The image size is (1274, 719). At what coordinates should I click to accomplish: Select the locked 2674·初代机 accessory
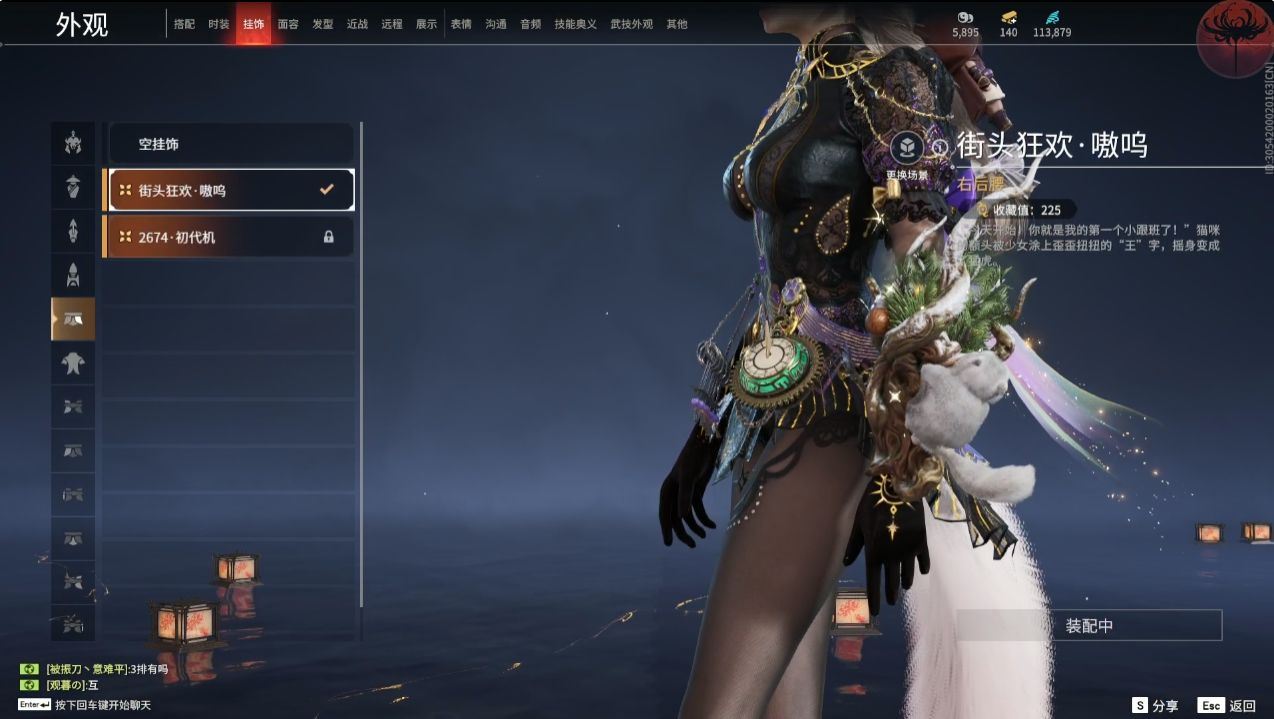(x=230, y=237)
